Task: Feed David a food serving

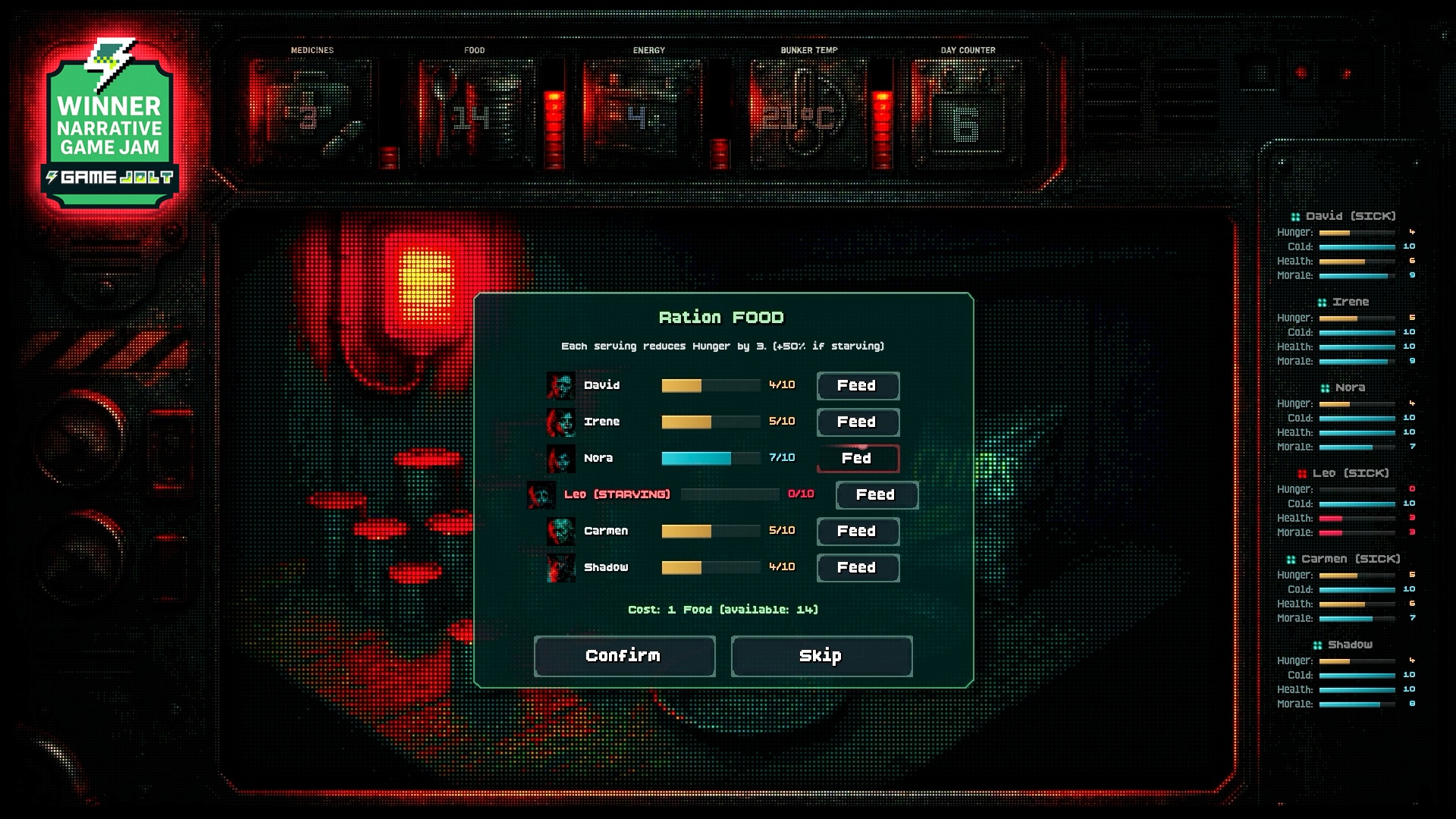Action: 858,386
